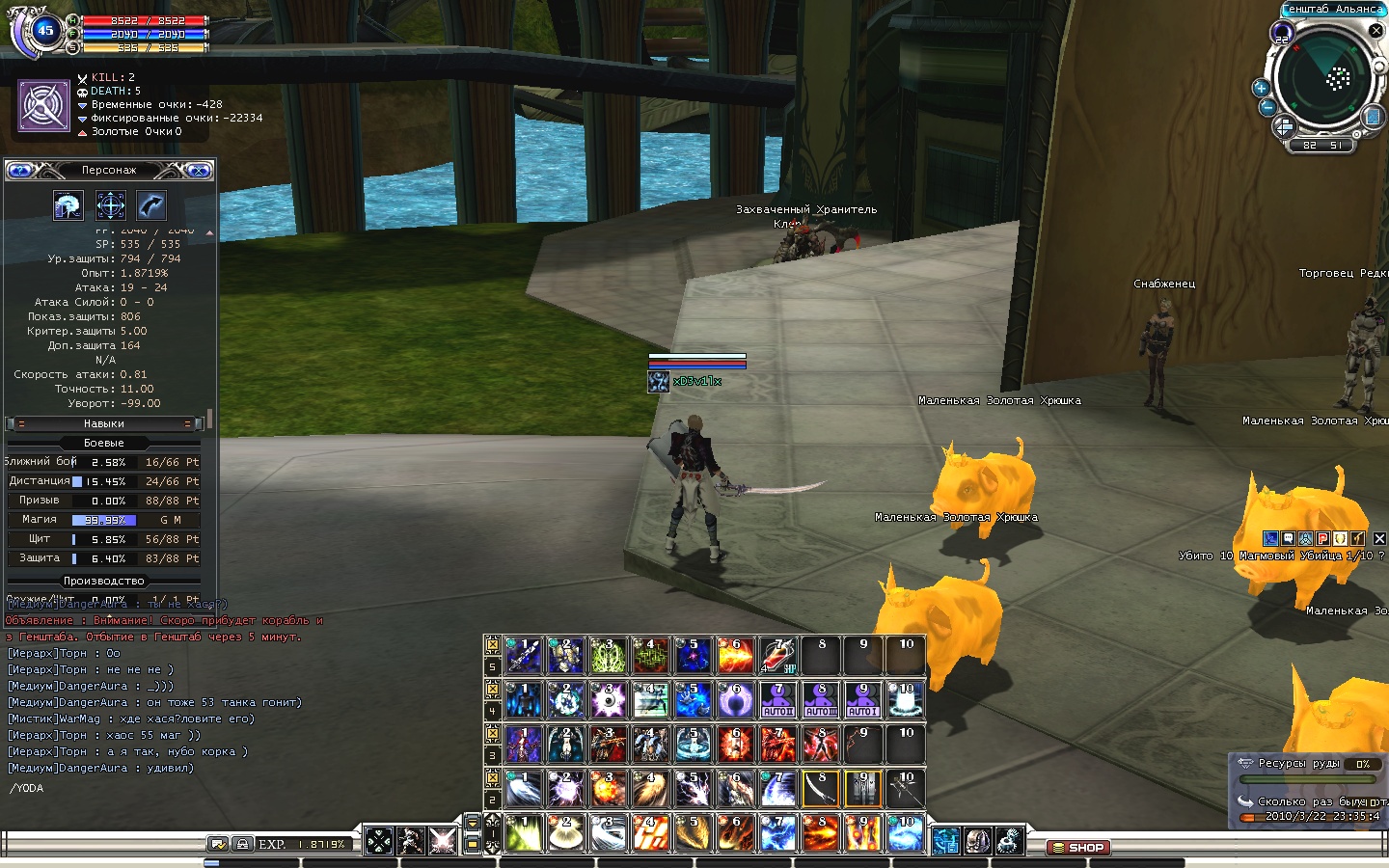Zoom in the minimap with plus button

tap(1261, 88)
